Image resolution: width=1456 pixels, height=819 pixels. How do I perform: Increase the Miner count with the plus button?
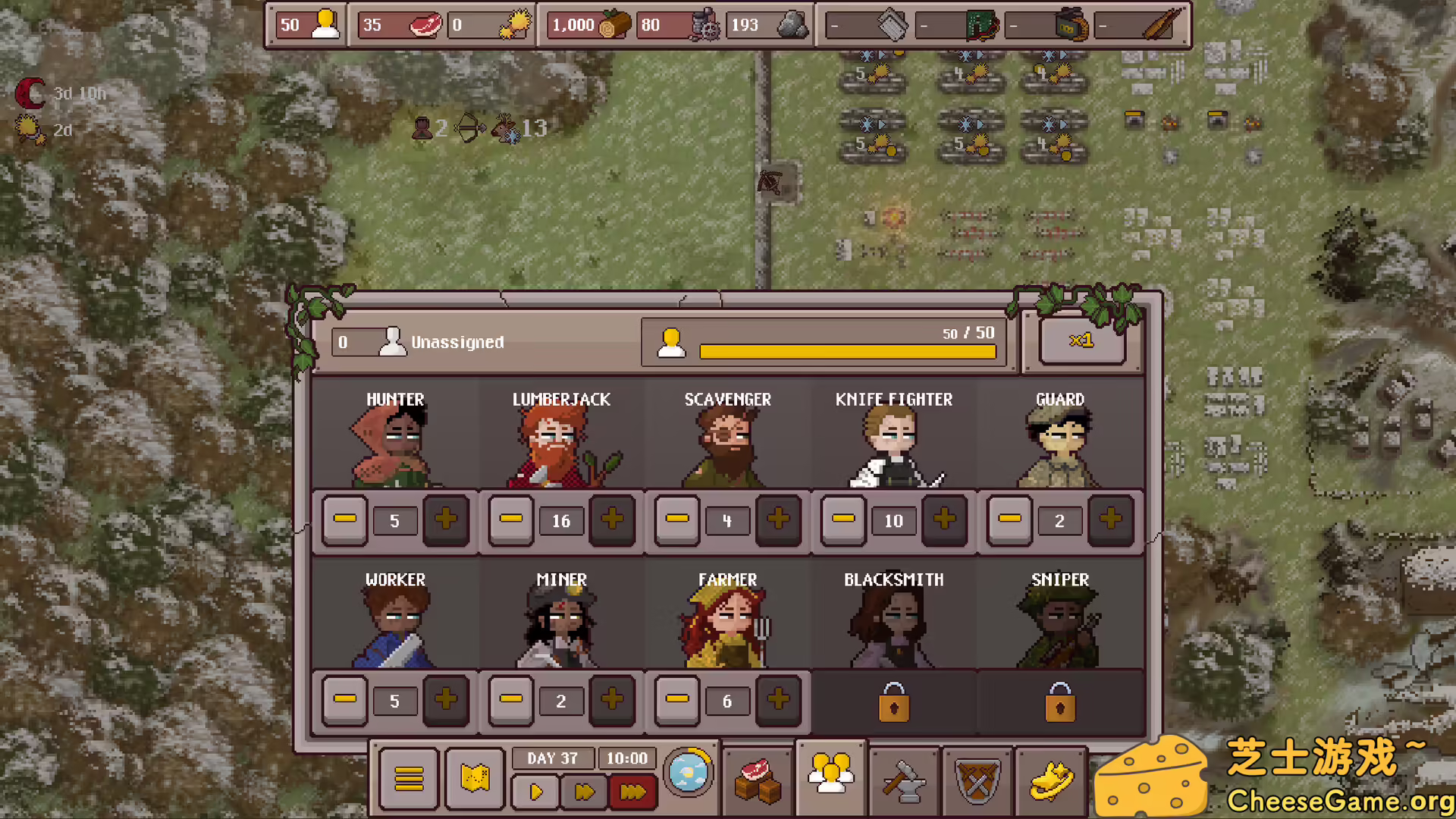click(x=612, y=700)
